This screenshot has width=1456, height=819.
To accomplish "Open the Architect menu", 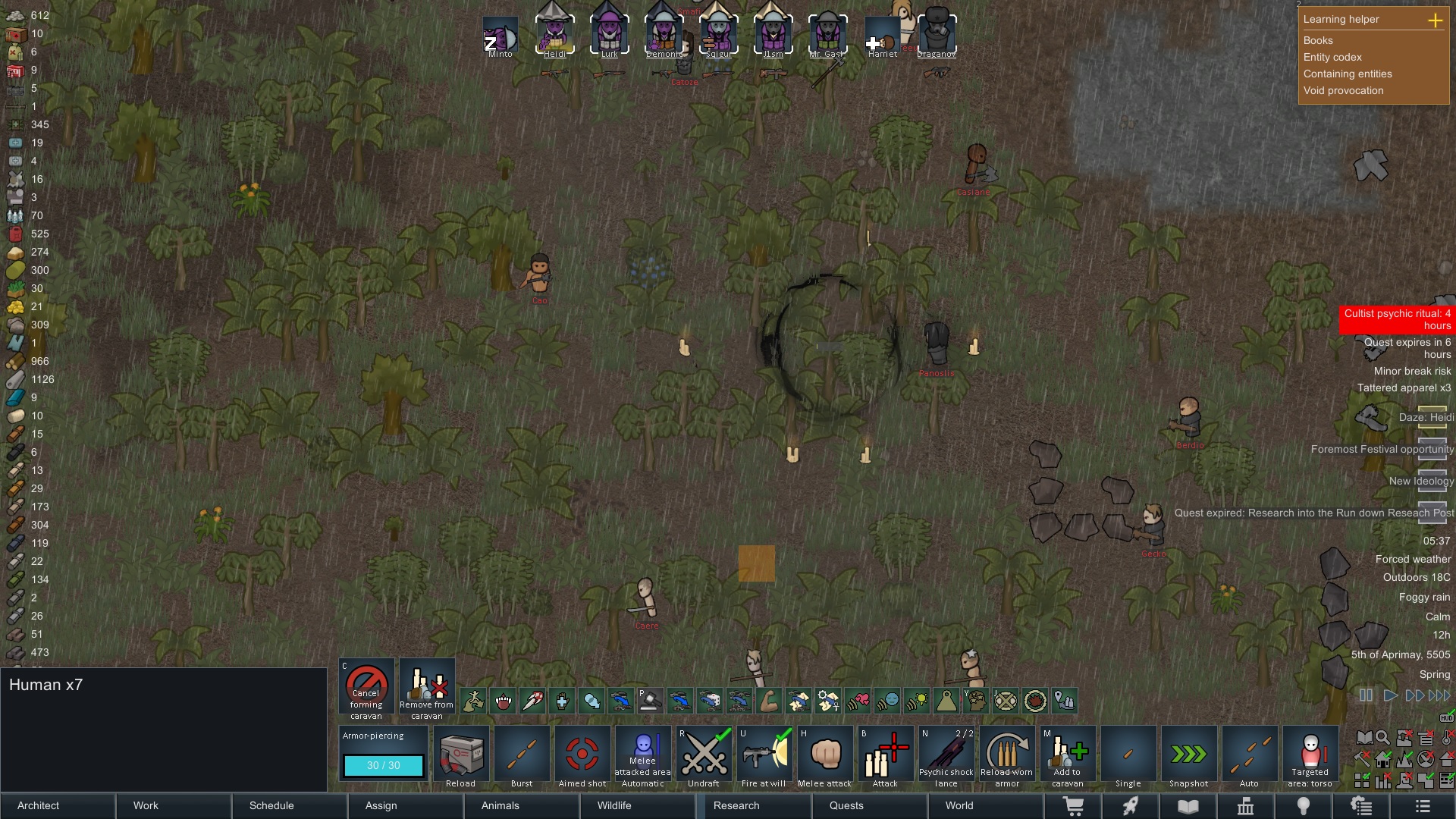I will click(x=58, y=805).
